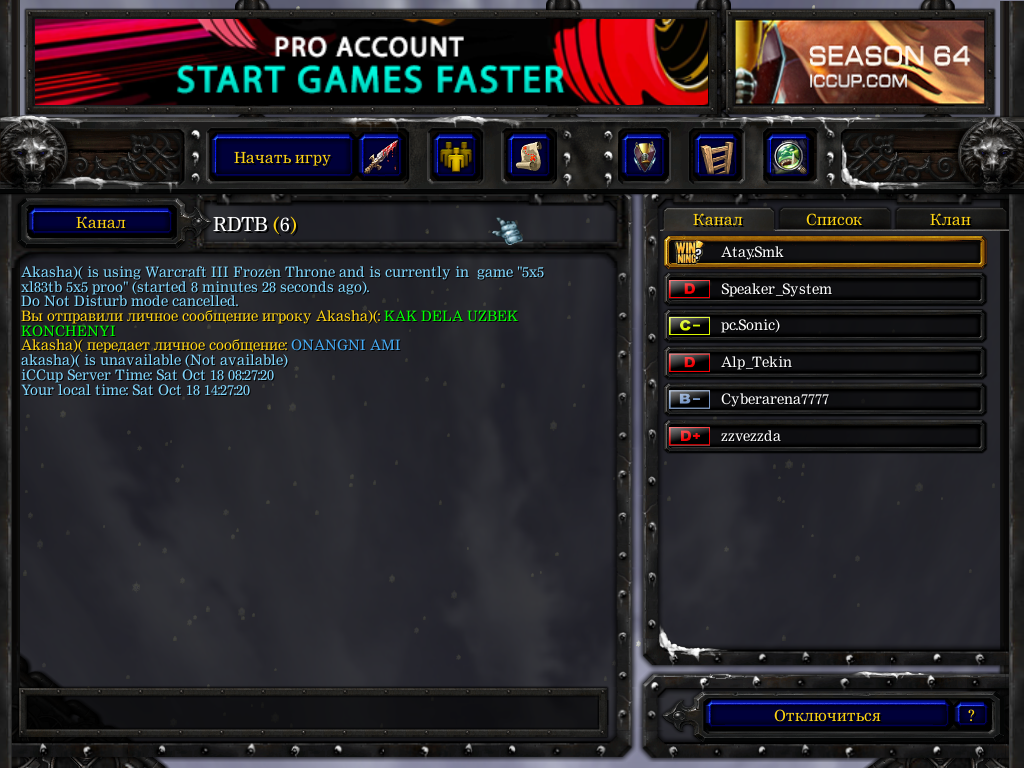Click the Отключиться disconnect button

(826, 715)
